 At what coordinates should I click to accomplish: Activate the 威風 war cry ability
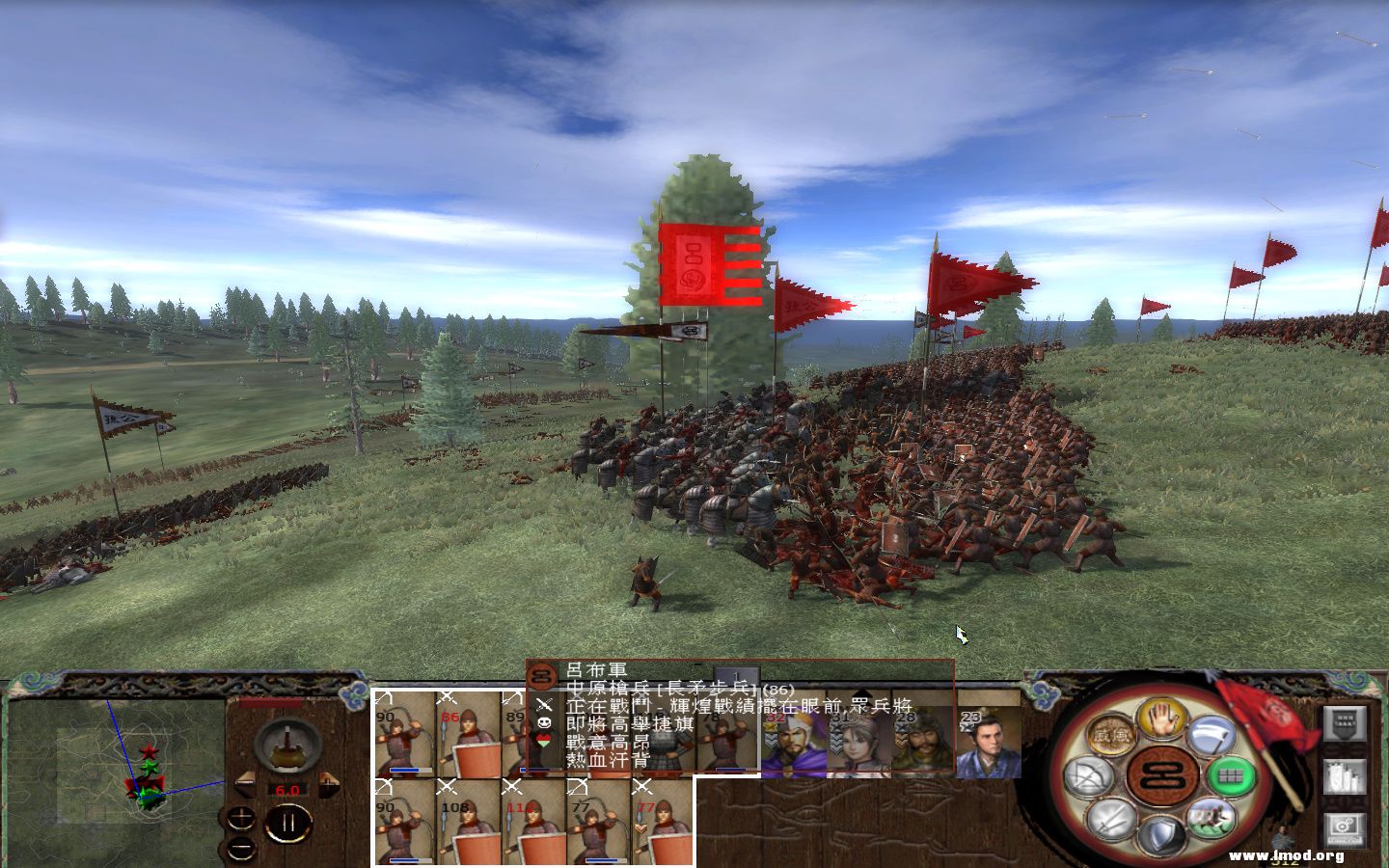pos(1109,734)
